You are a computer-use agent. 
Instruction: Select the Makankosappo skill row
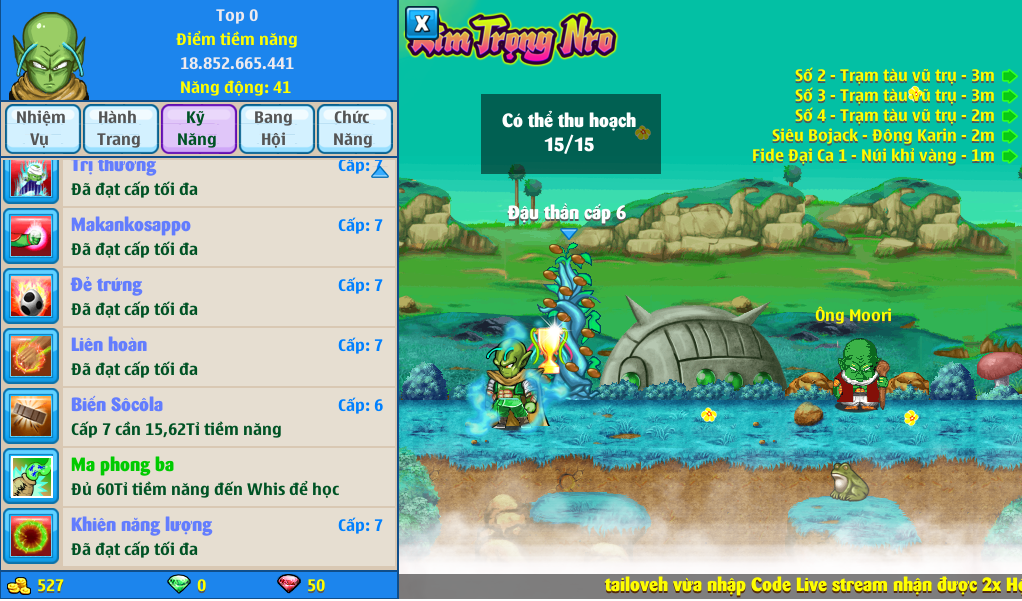pyautogui.click(x=200, y=237)
